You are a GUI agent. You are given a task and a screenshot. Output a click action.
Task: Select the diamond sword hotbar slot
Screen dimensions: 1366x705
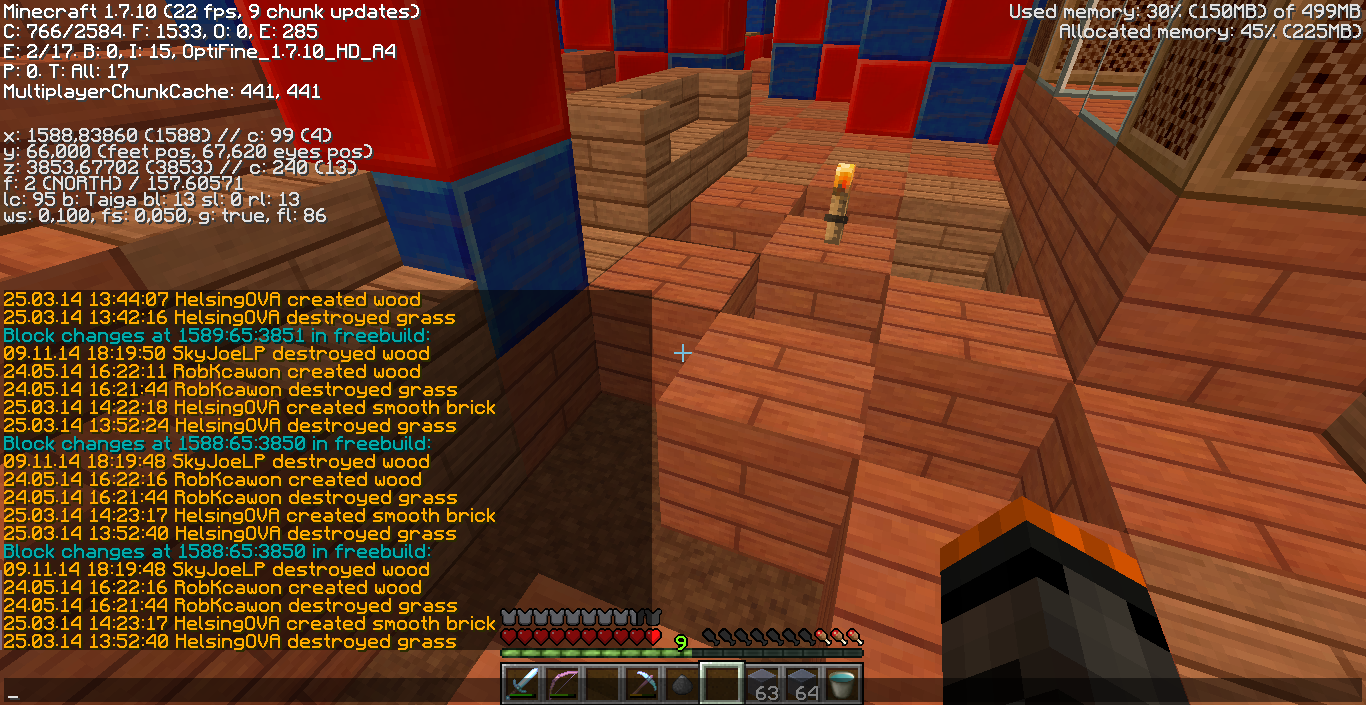click(522, 684)
